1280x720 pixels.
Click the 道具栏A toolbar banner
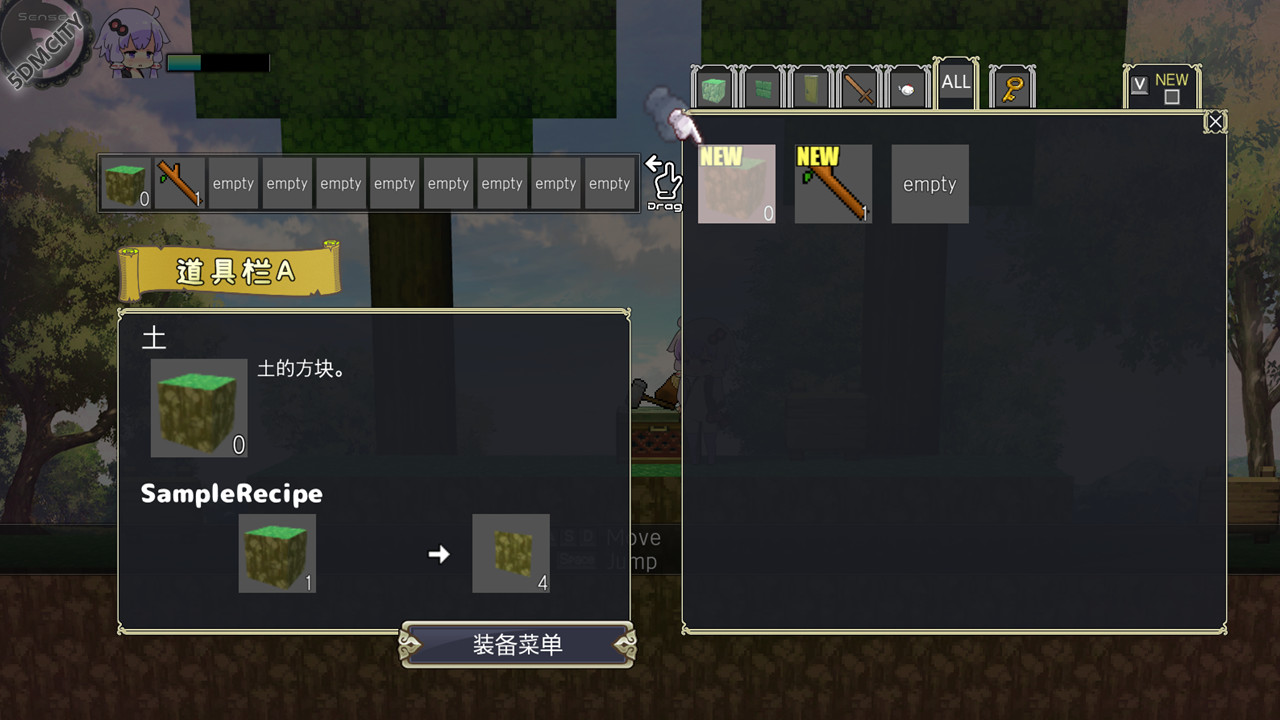(x=230, y=271)
